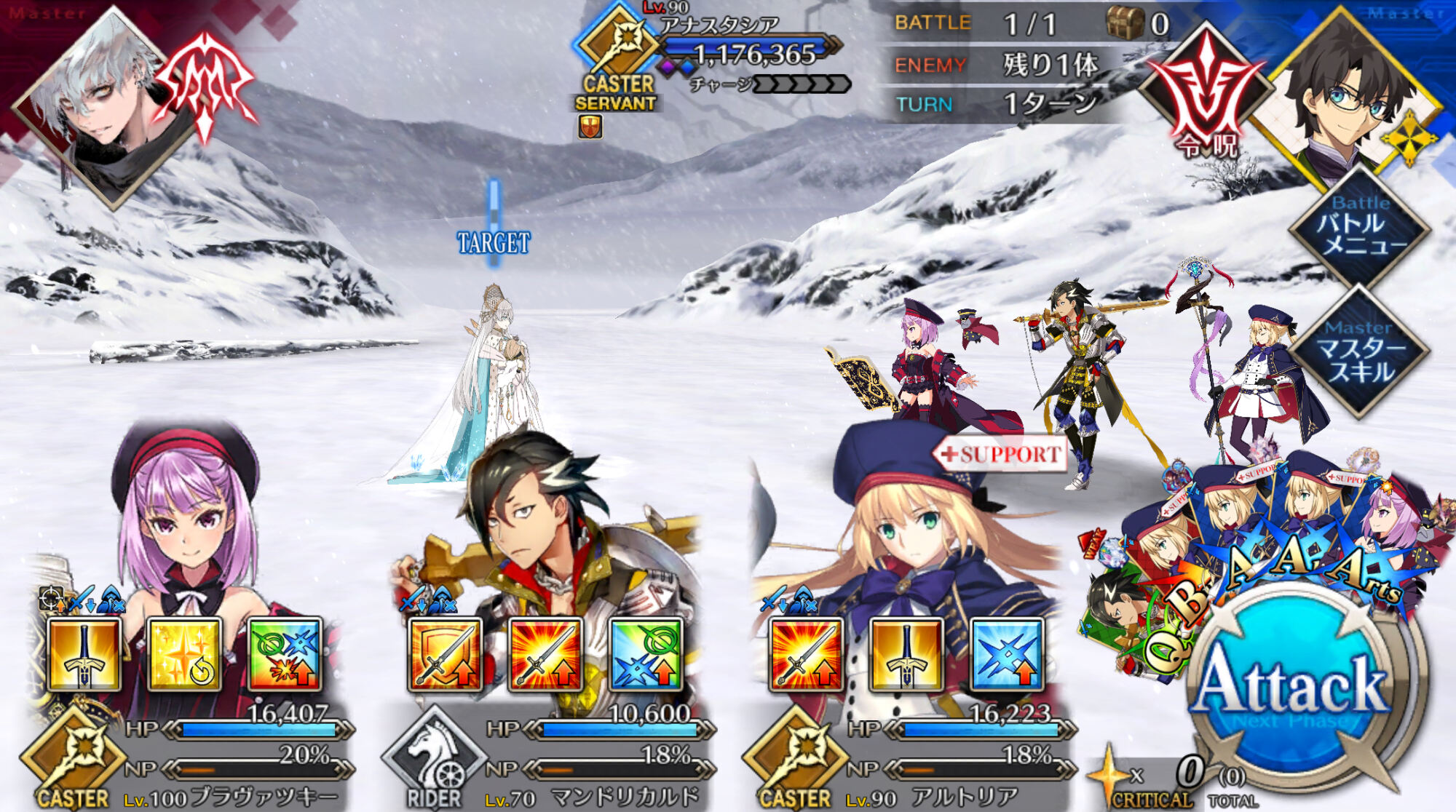Use Mandricardo's blue-green star skill
1456x812 pixels.
coord(646,654)
